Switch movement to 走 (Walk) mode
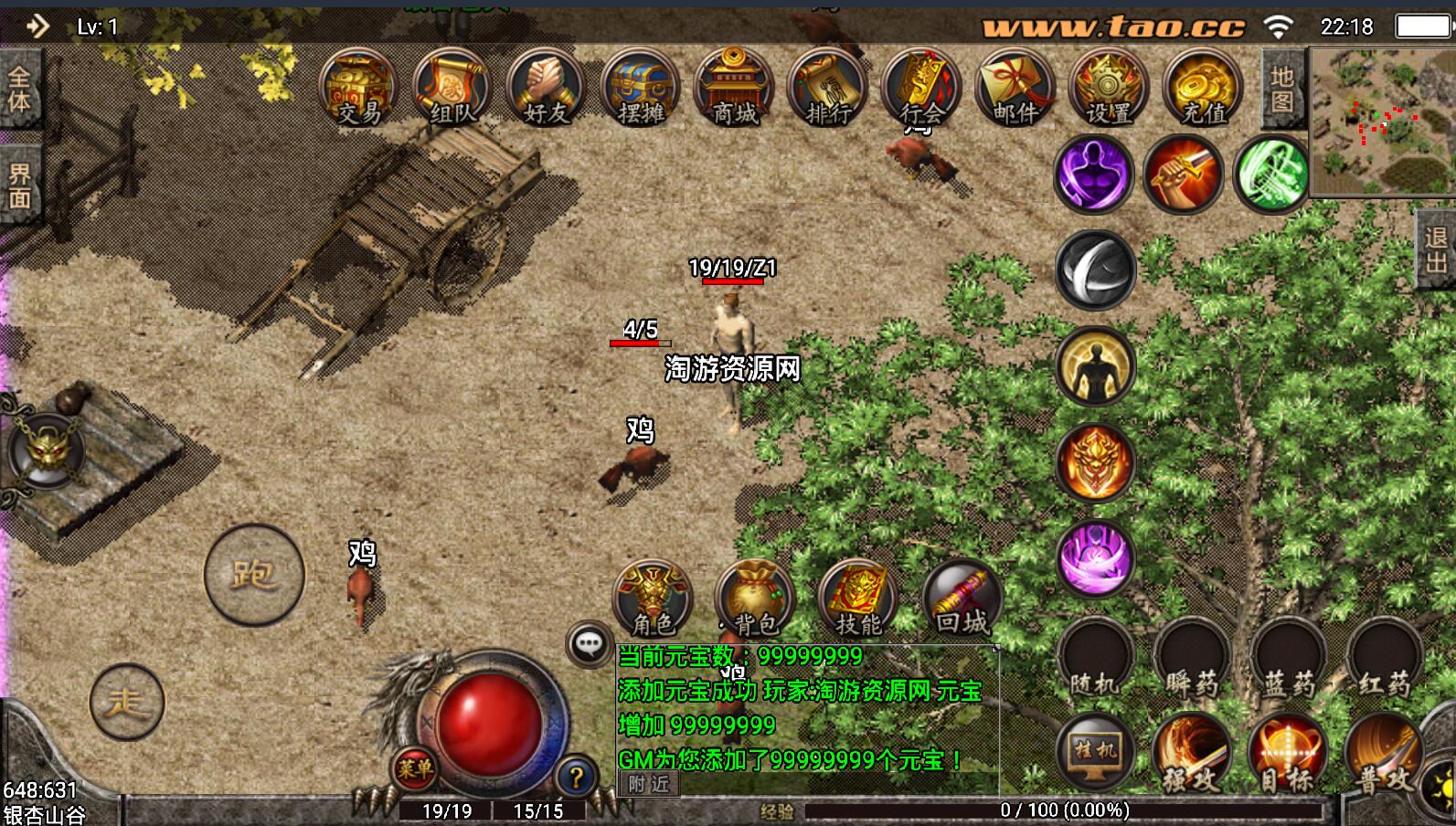 pos(128,702)
